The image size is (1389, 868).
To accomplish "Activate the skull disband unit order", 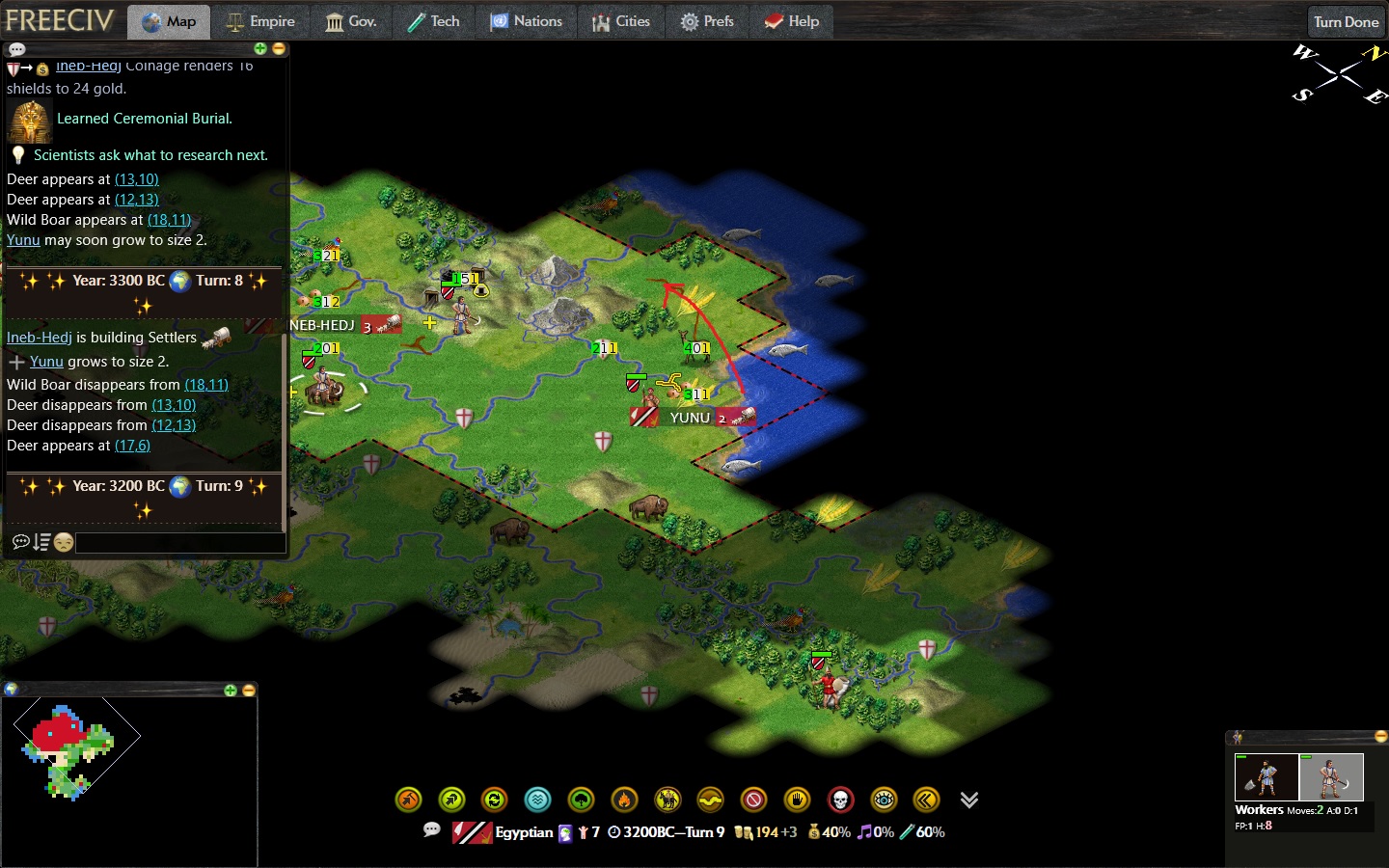I will click(x=840, y=800).
